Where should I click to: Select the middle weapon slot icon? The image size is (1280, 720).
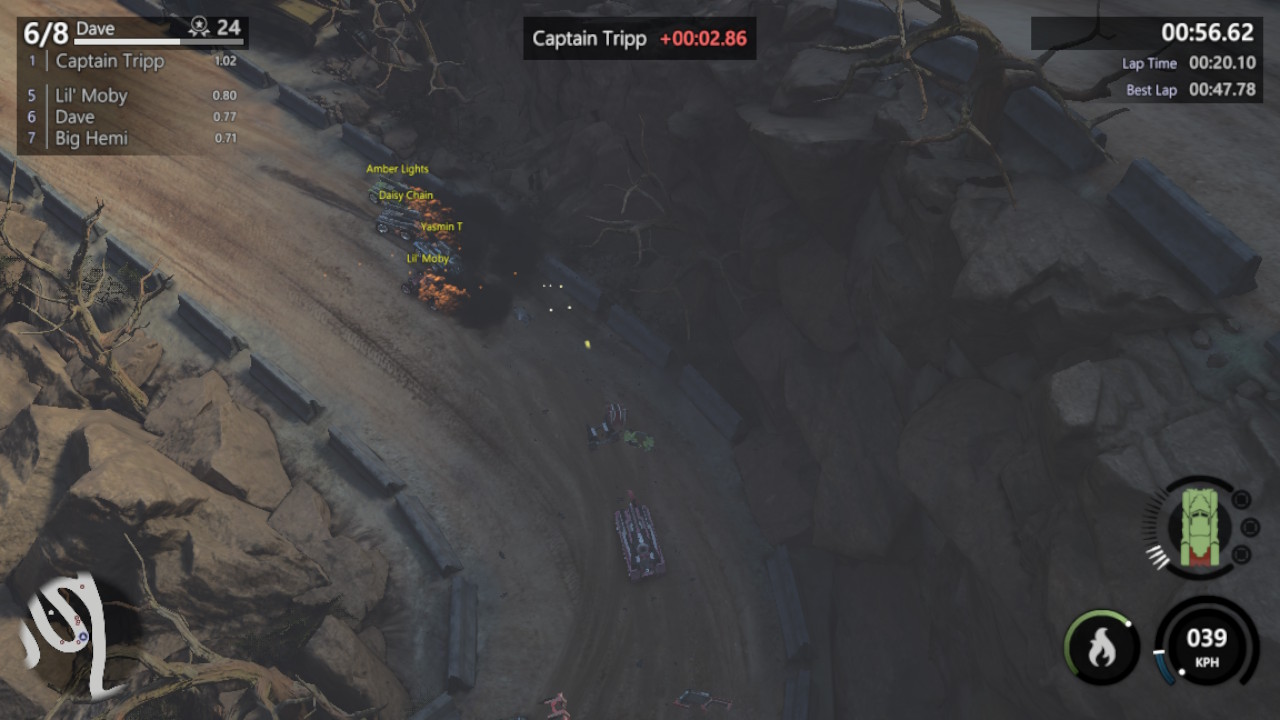pos(1248,525)
